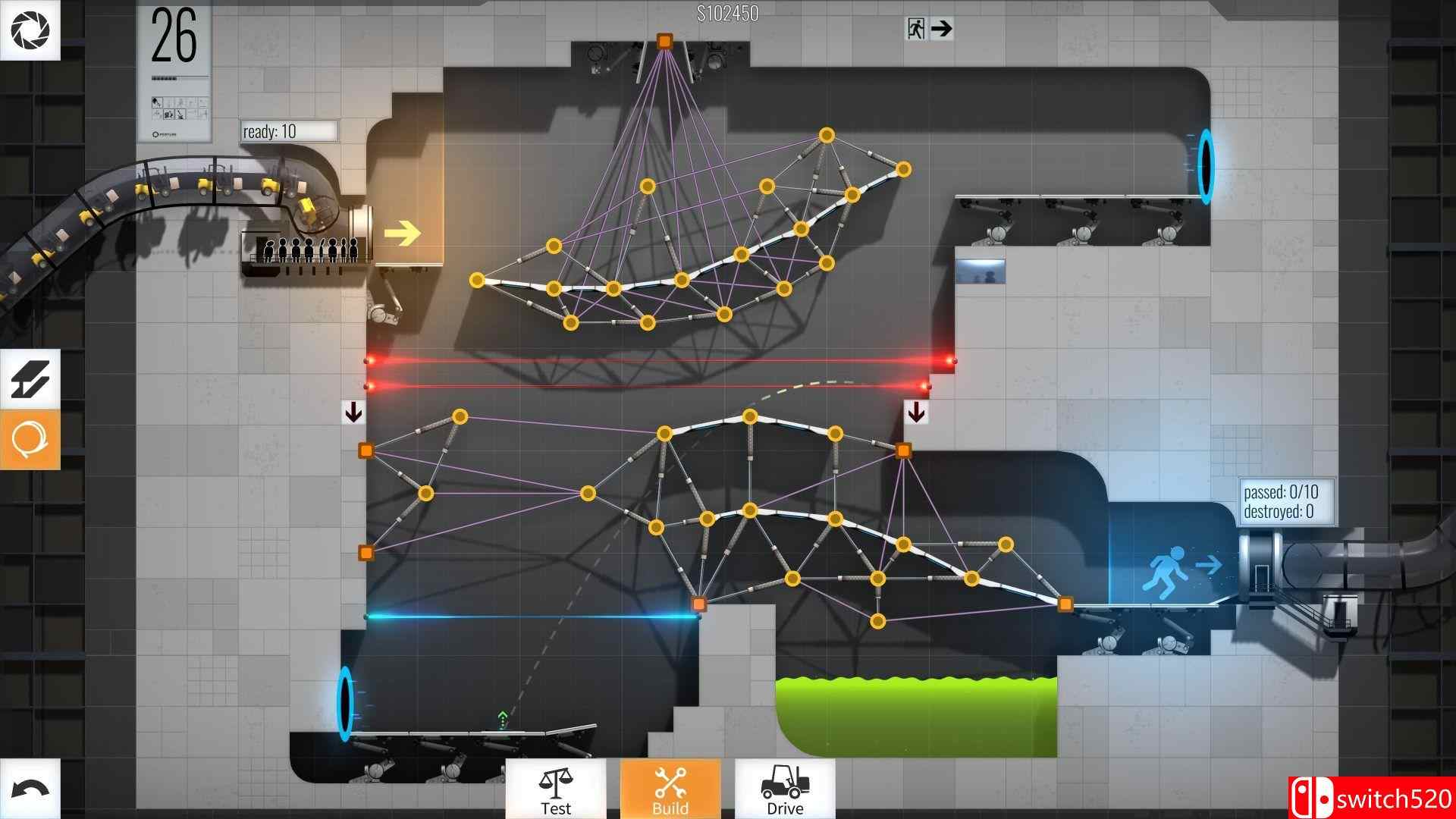
Task: Toggle the left down-arrow checkpoint marker
Action: pos(353,411)
